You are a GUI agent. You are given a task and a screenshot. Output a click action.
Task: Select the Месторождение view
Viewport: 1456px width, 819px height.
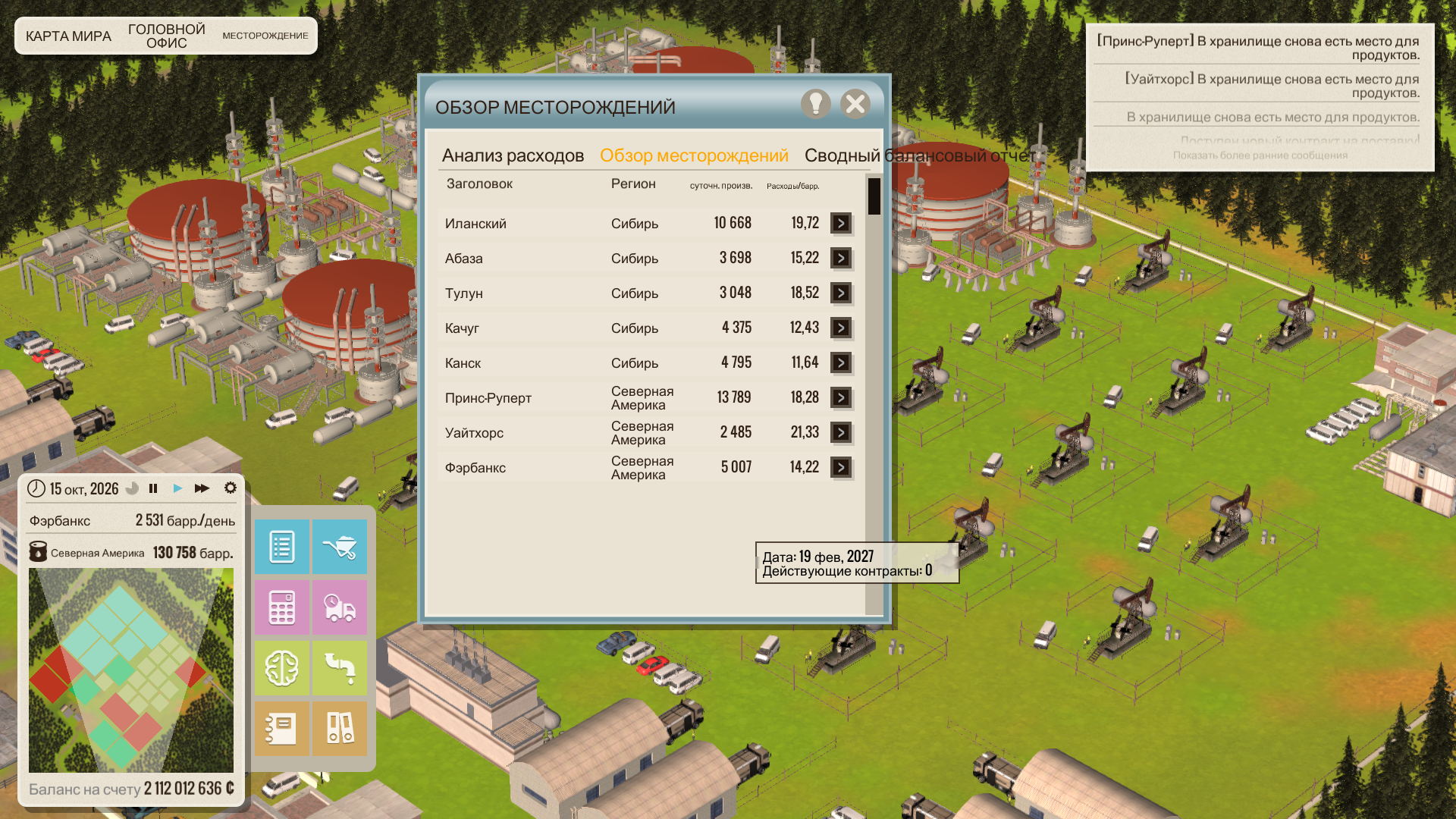point(265,36)
